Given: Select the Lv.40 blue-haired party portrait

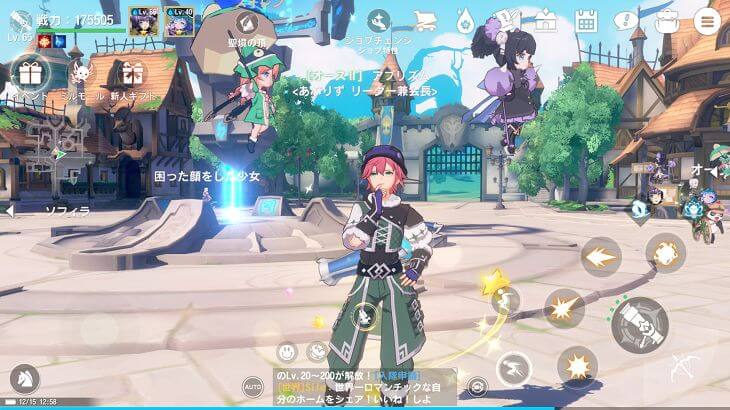Looking at the screenshot, I should tap(180, 23).
